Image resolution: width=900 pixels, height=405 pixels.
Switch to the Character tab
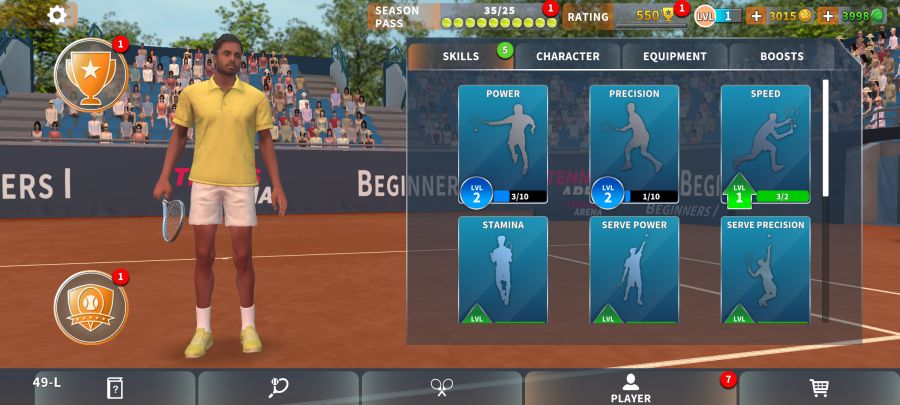567,56
